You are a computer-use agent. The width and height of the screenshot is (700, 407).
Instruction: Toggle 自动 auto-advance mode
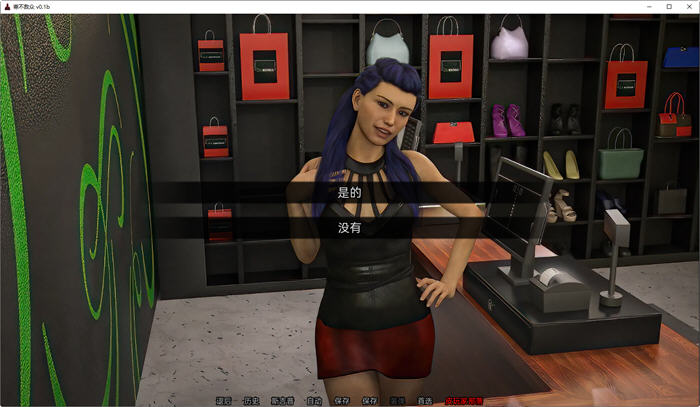314,401
